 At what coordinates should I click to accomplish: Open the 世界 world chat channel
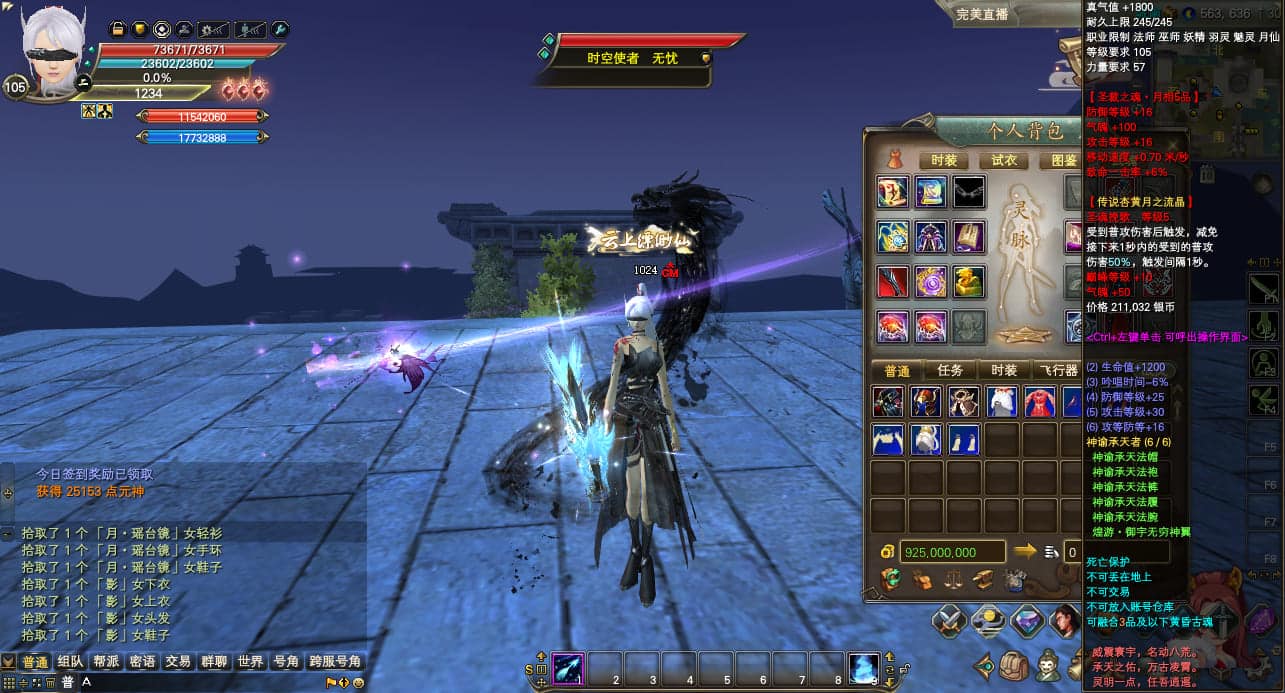(250, 662)
